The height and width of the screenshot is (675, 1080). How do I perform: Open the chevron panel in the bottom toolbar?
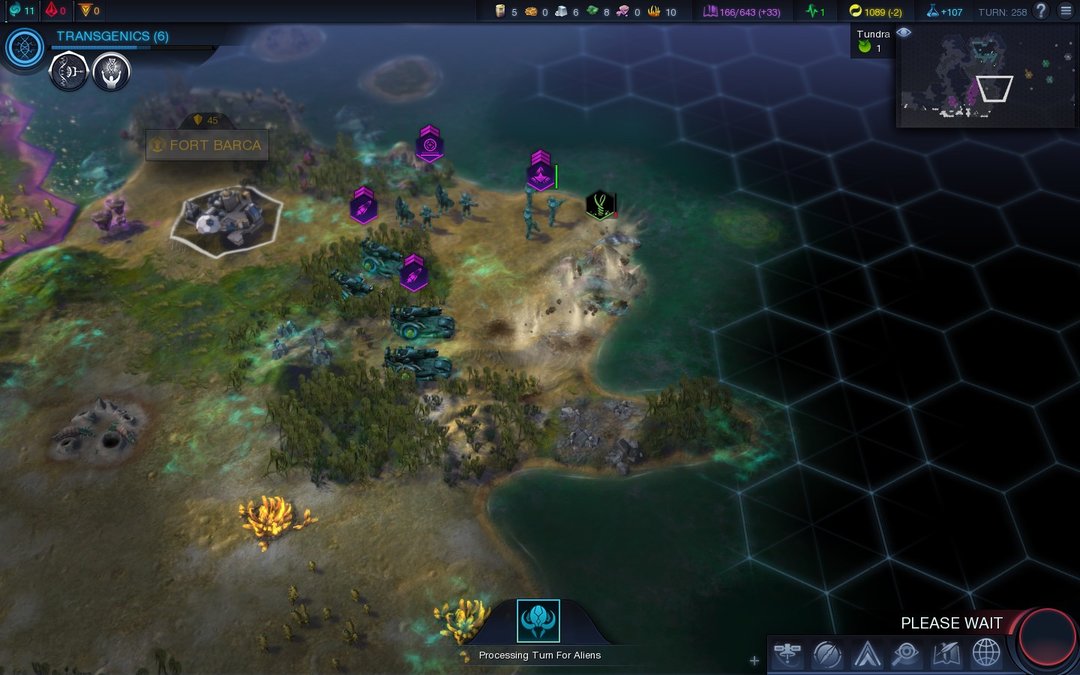tap(866, 653)
